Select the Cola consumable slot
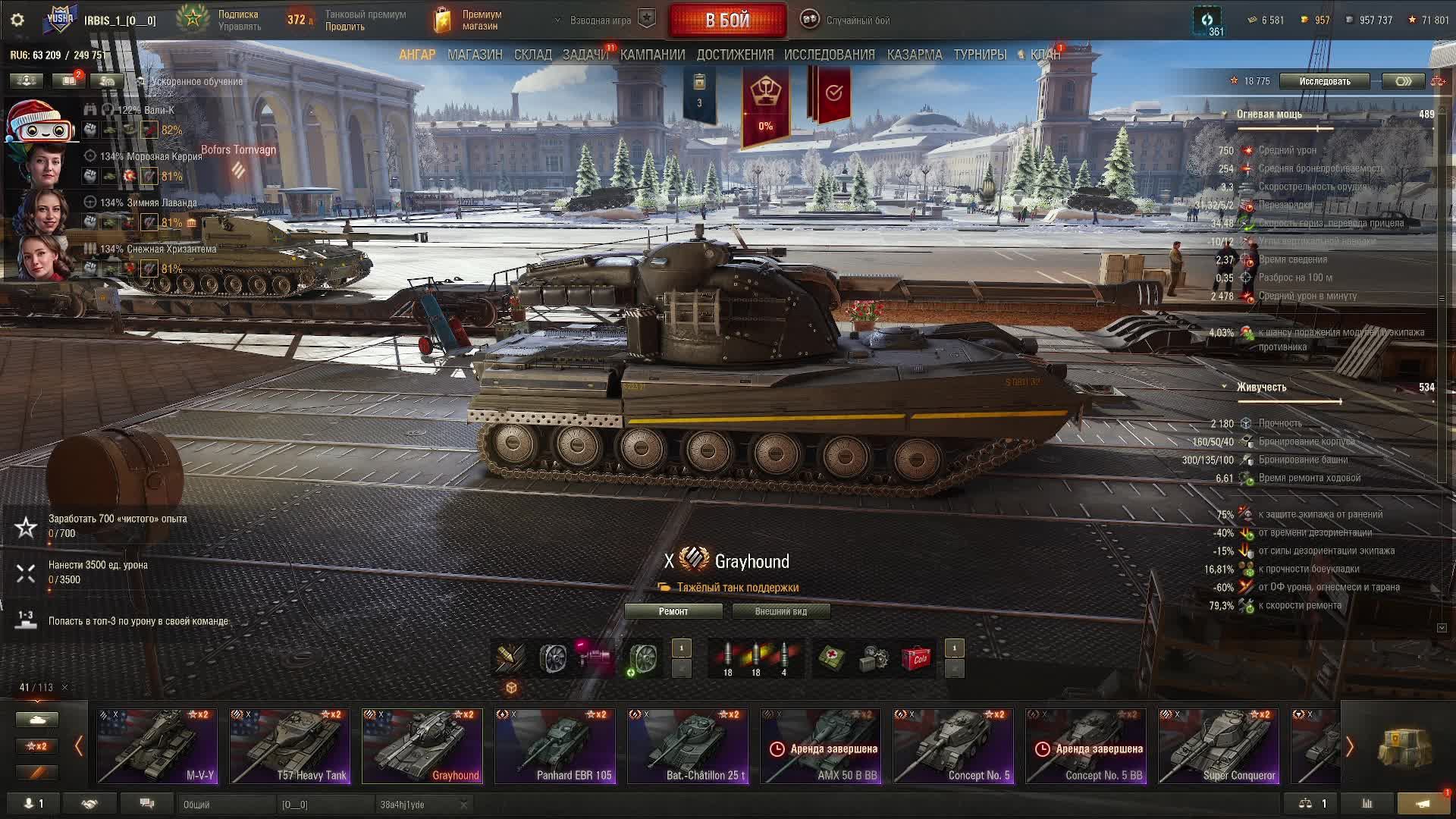The width and height of the screenshot is (1456, 819). pos(916,658)
